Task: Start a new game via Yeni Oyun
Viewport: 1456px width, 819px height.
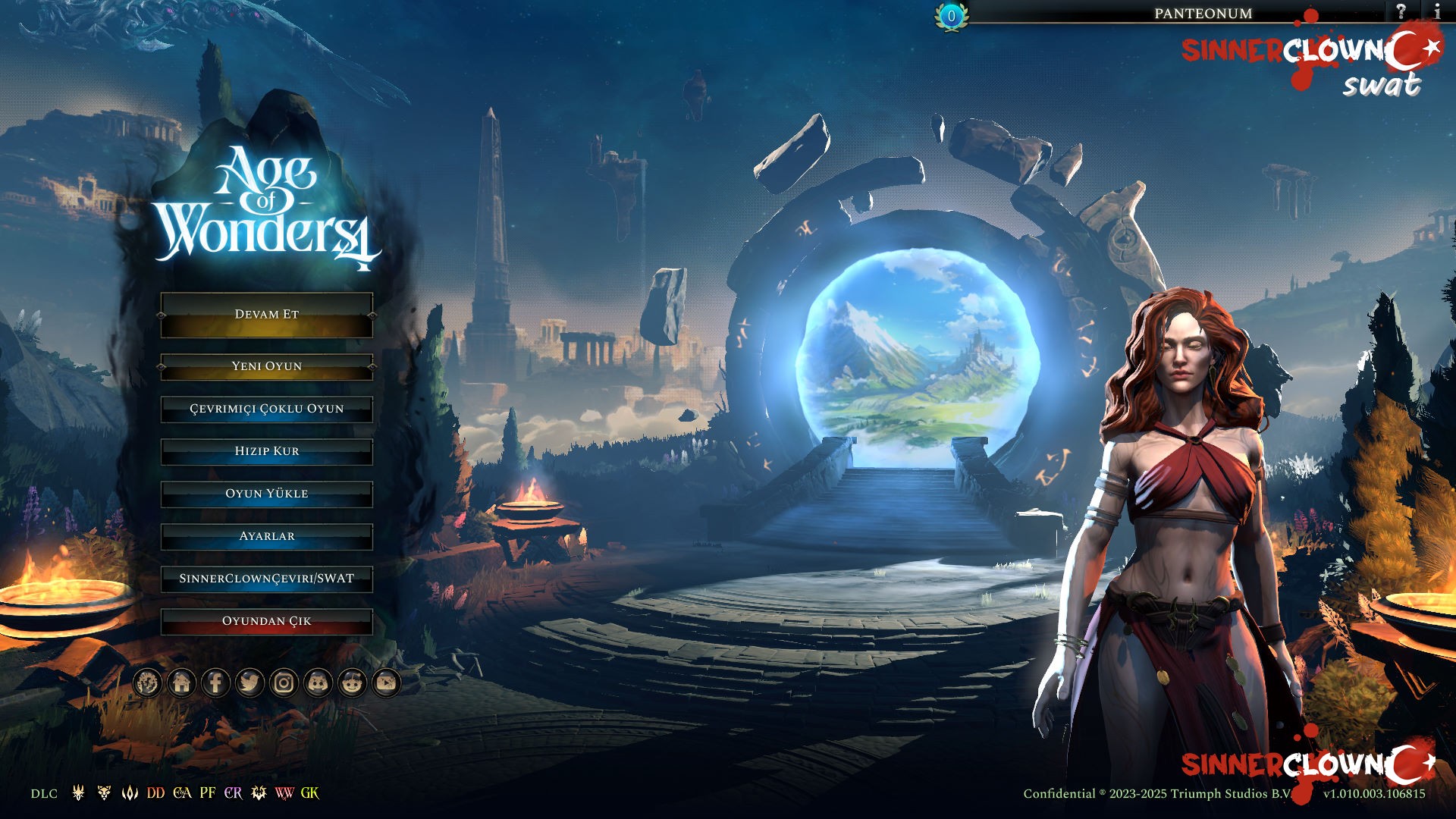Action: tap(266, 366)
